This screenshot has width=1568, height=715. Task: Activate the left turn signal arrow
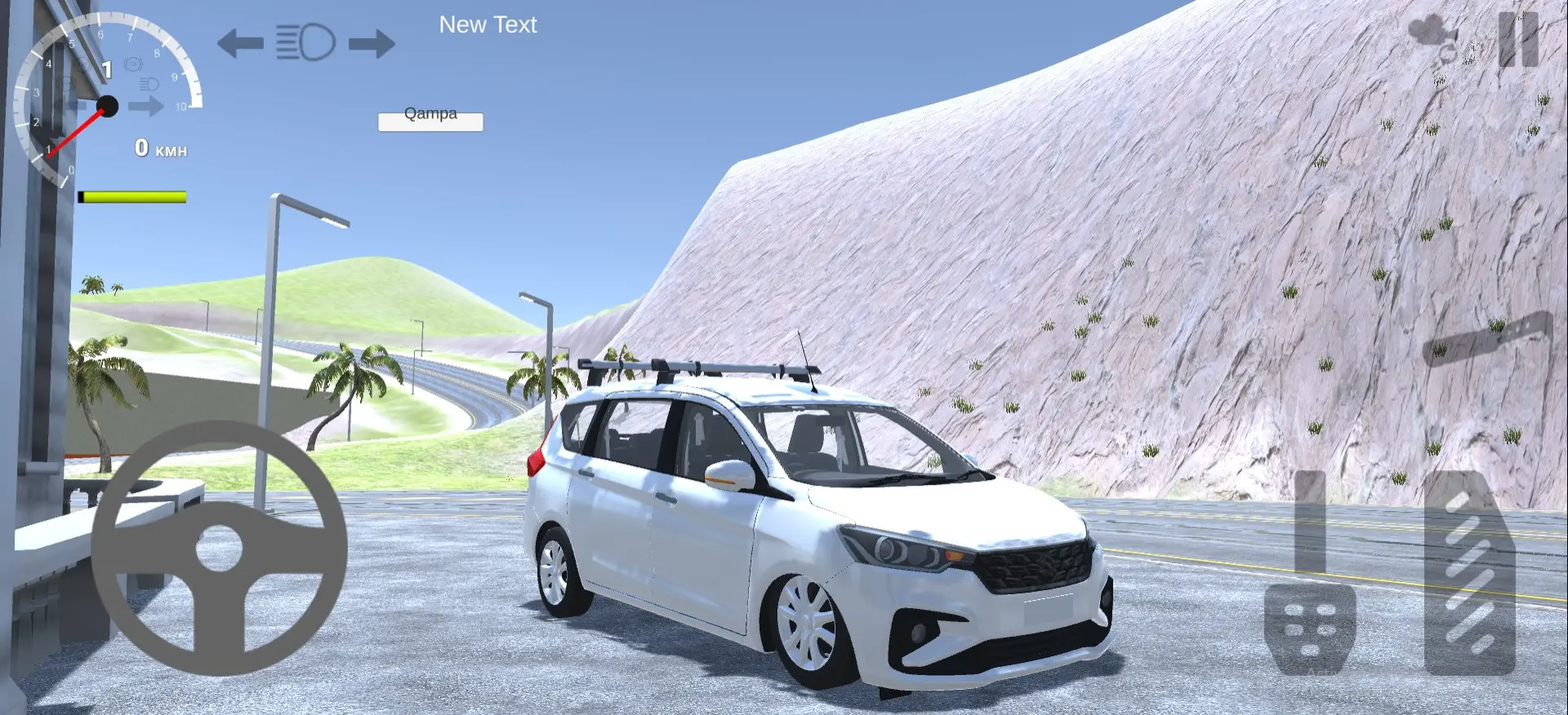tap(240, 42)
